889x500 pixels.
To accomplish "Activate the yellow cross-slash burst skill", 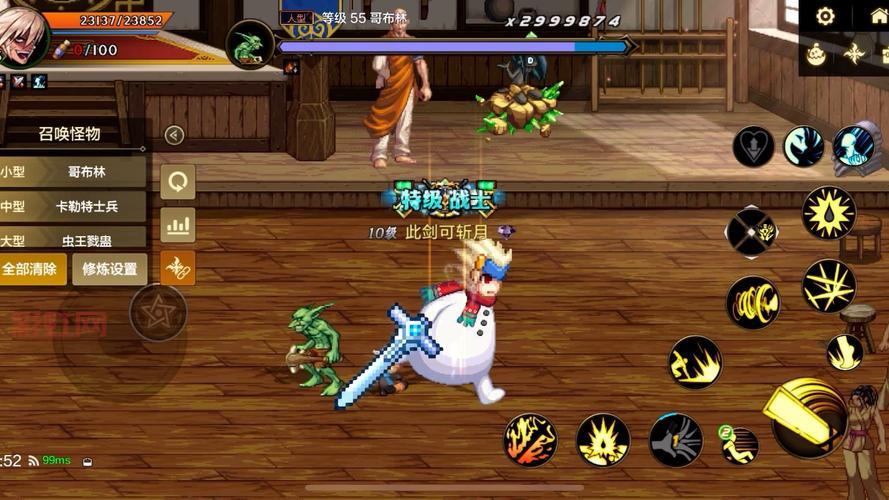I will coord(828,286).
